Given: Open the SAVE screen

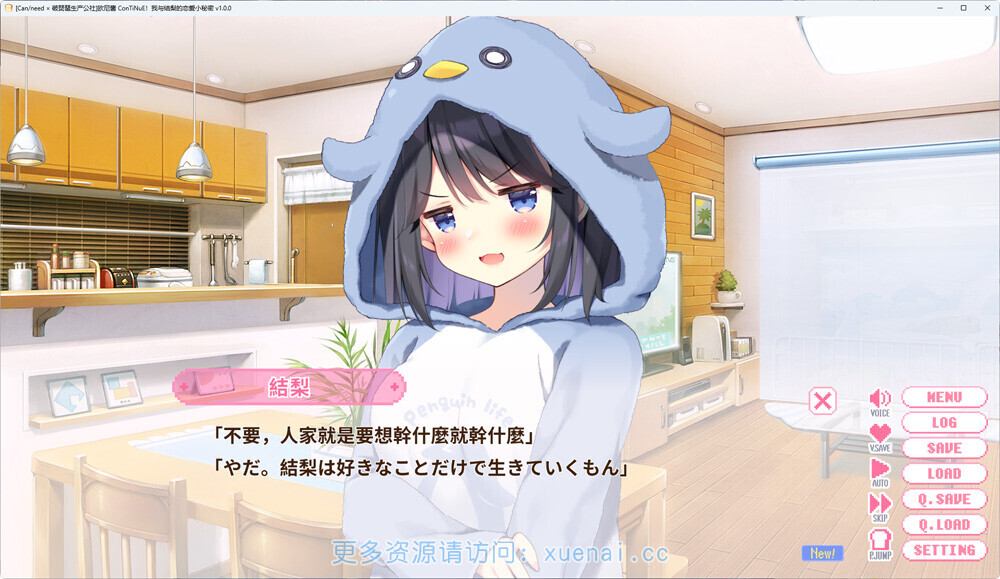Looking at the screenshot, I should [x=943, y=448].
